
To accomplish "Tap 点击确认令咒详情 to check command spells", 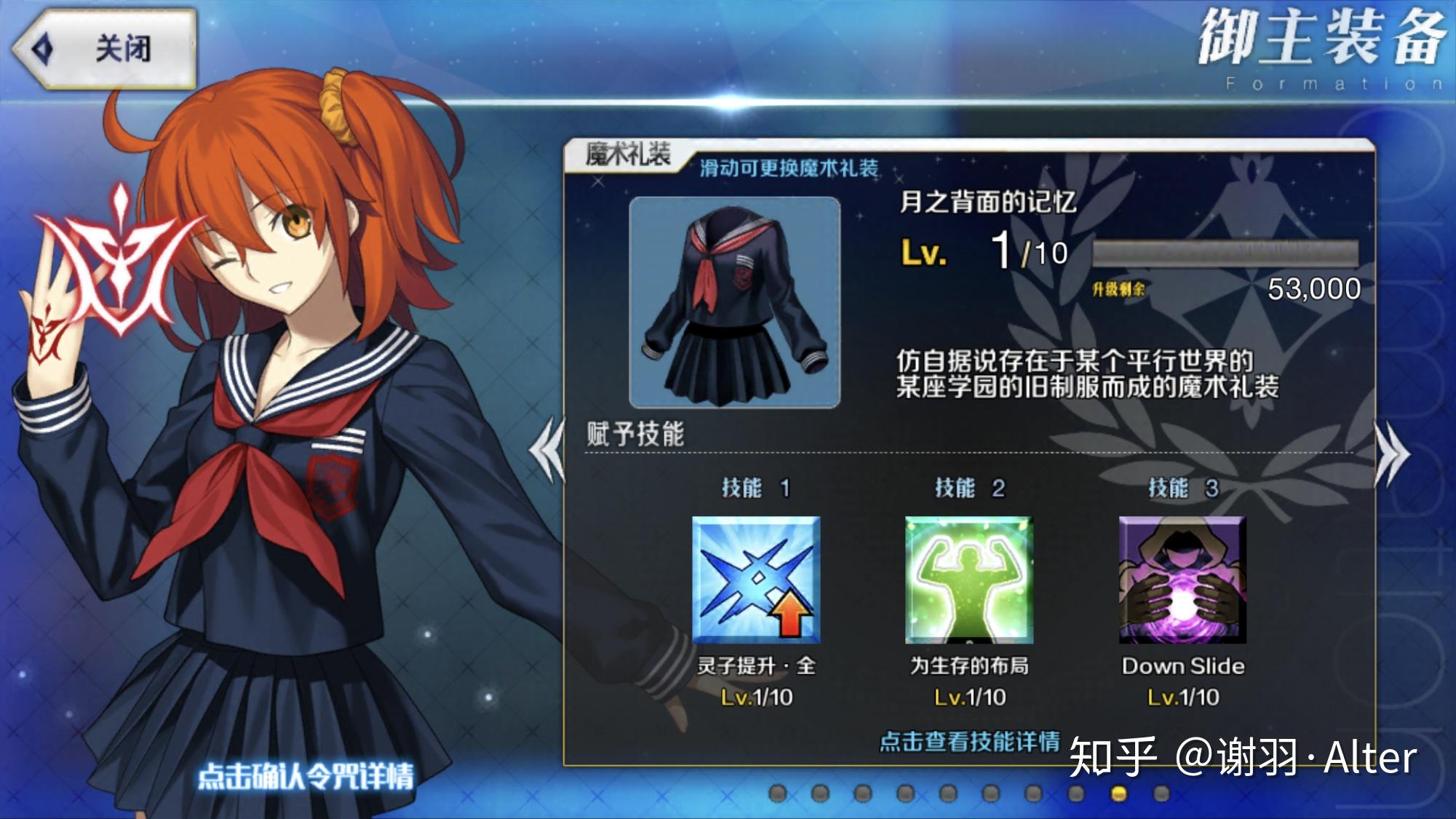I will pyautogui.click(x=306, y=774).
